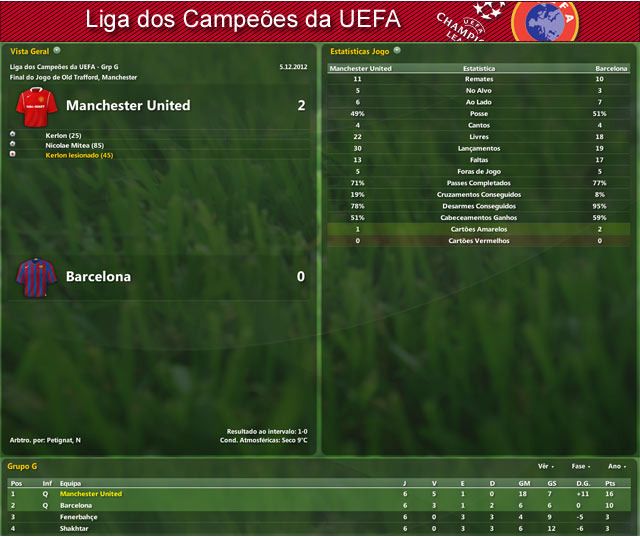The image size is (640, 537).
Task: Click the Manchester United red shirt icon
Action: [33, 104]
